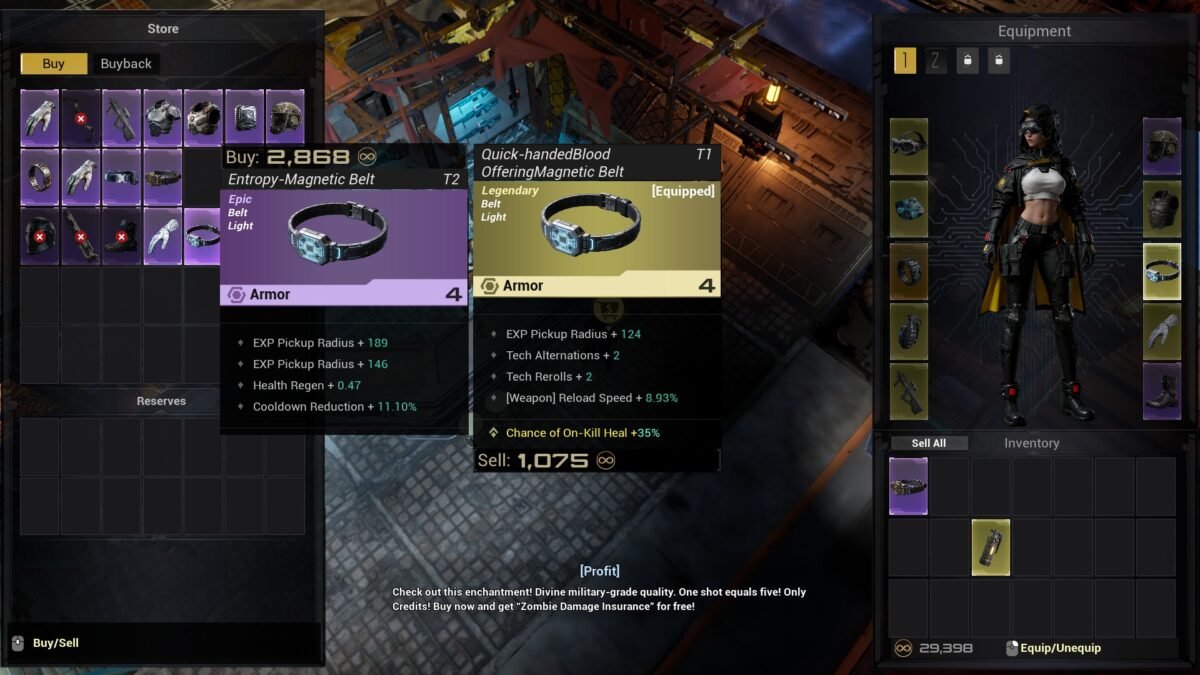The width and height of the screenshot is (1200, 675).
Task: Click the equipped ring slot
Action: 909,269
